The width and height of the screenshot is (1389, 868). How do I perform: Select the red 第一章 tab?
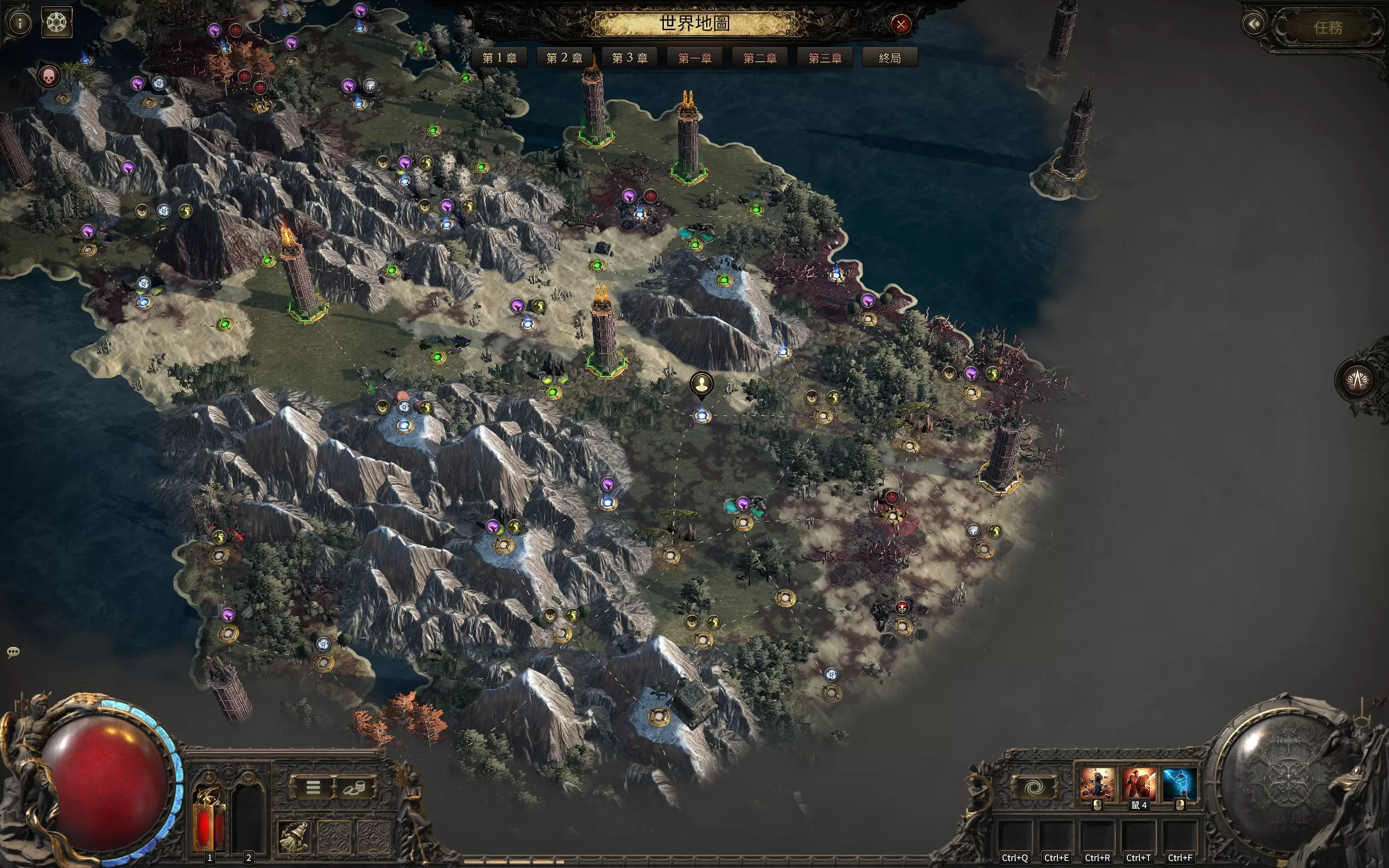click(x=695, y=58)
